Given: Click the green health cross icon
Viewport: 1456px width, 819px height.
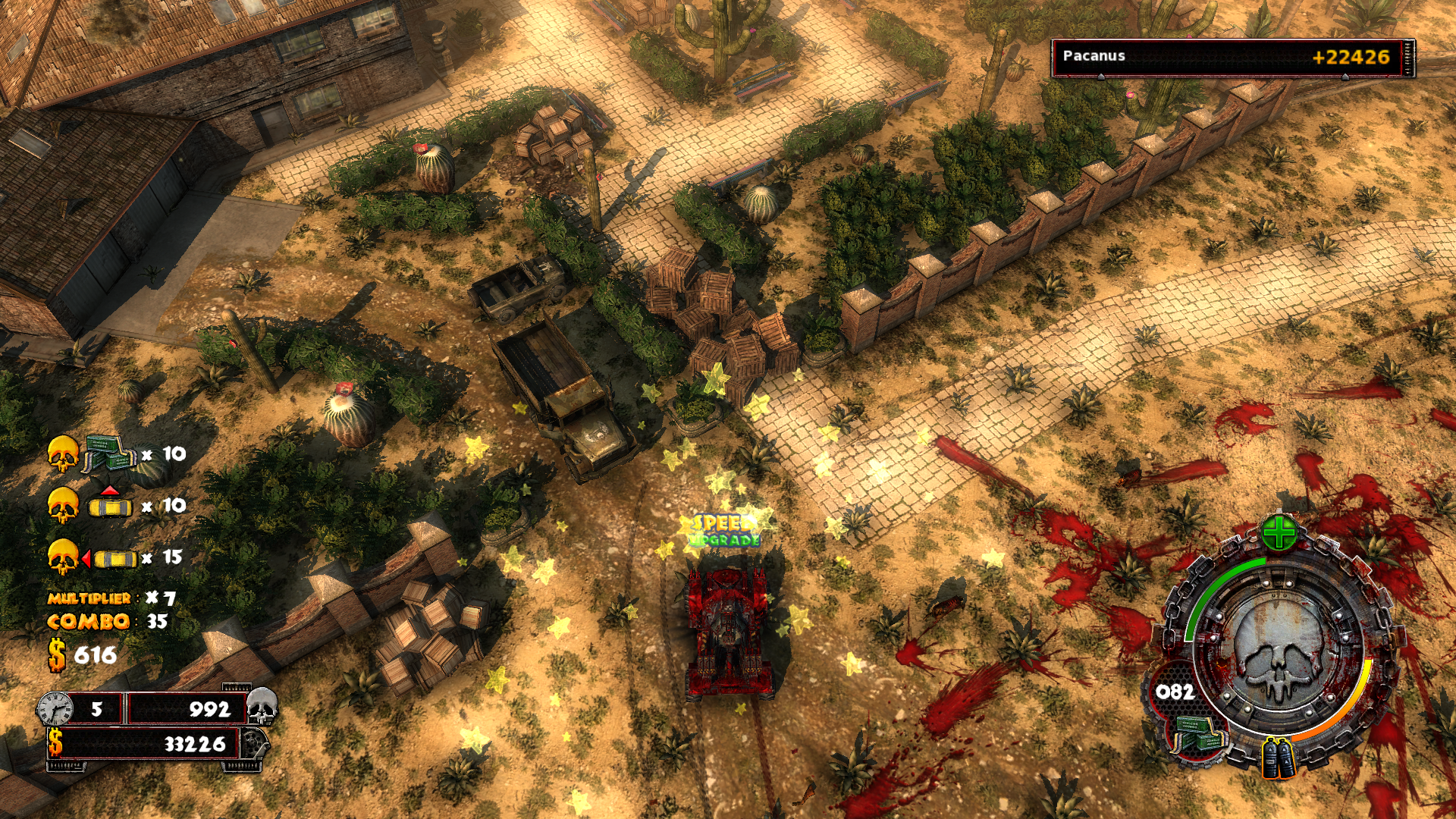Looking at the screenshot, I should [x=1279, y=533].
